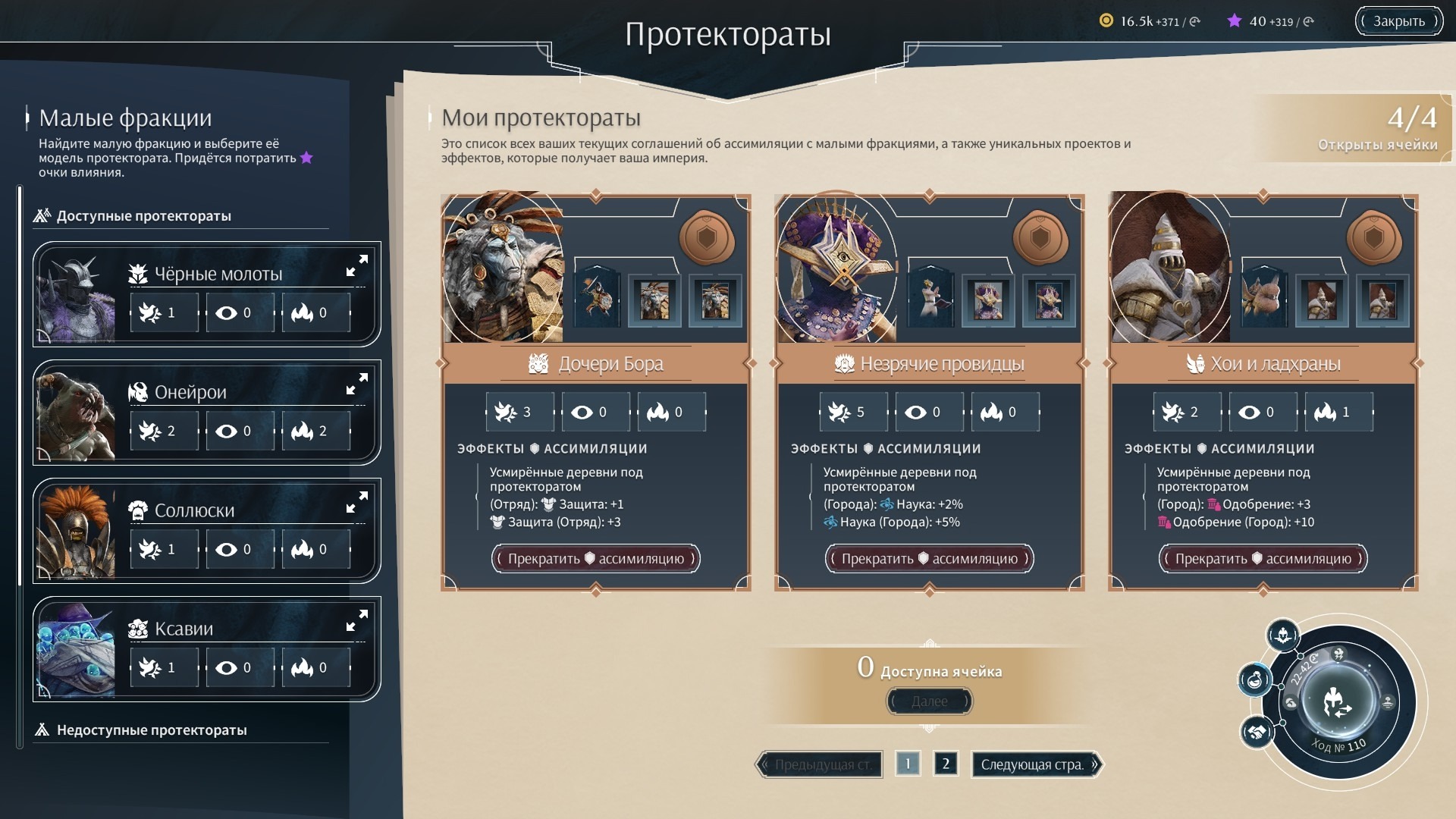The image size is (1456, 819).
Task: Open the Соллюски faction entry
Action: pos(194,511)
